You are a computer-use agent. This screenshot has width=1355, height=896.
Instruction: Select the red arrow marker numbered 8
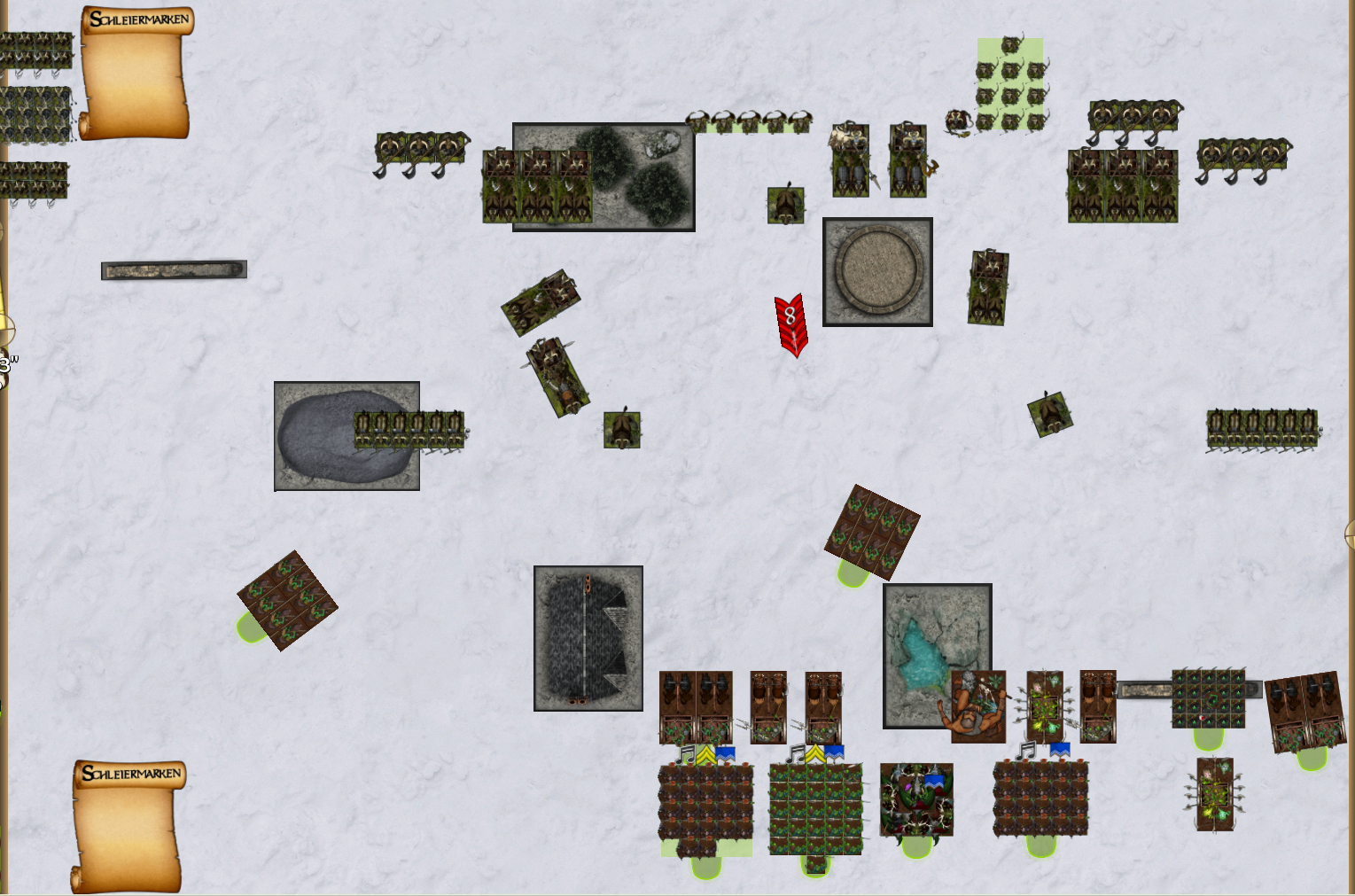791,324
